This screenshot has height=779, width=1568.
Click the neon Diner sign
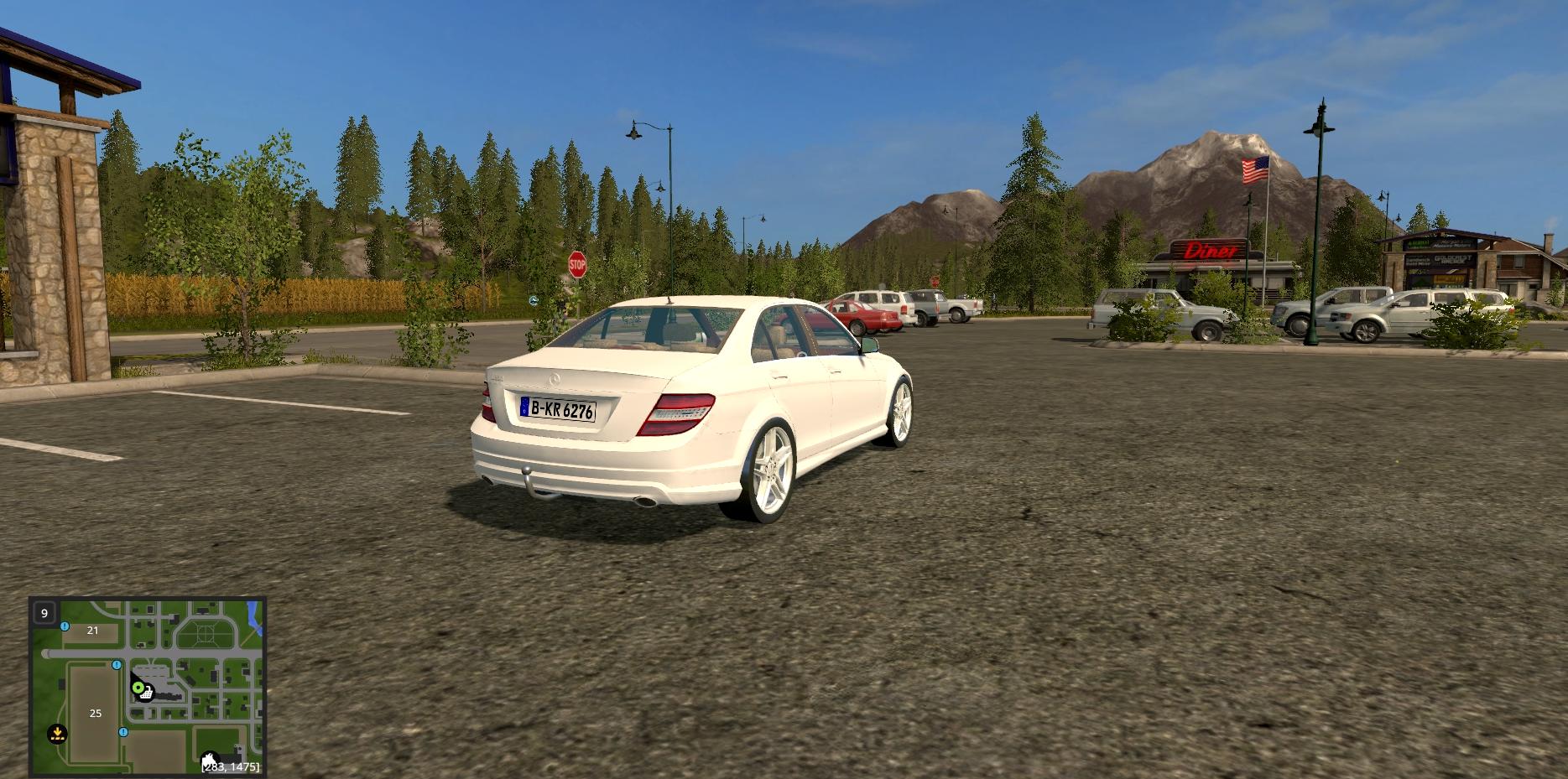click(x=1210, y=252)
